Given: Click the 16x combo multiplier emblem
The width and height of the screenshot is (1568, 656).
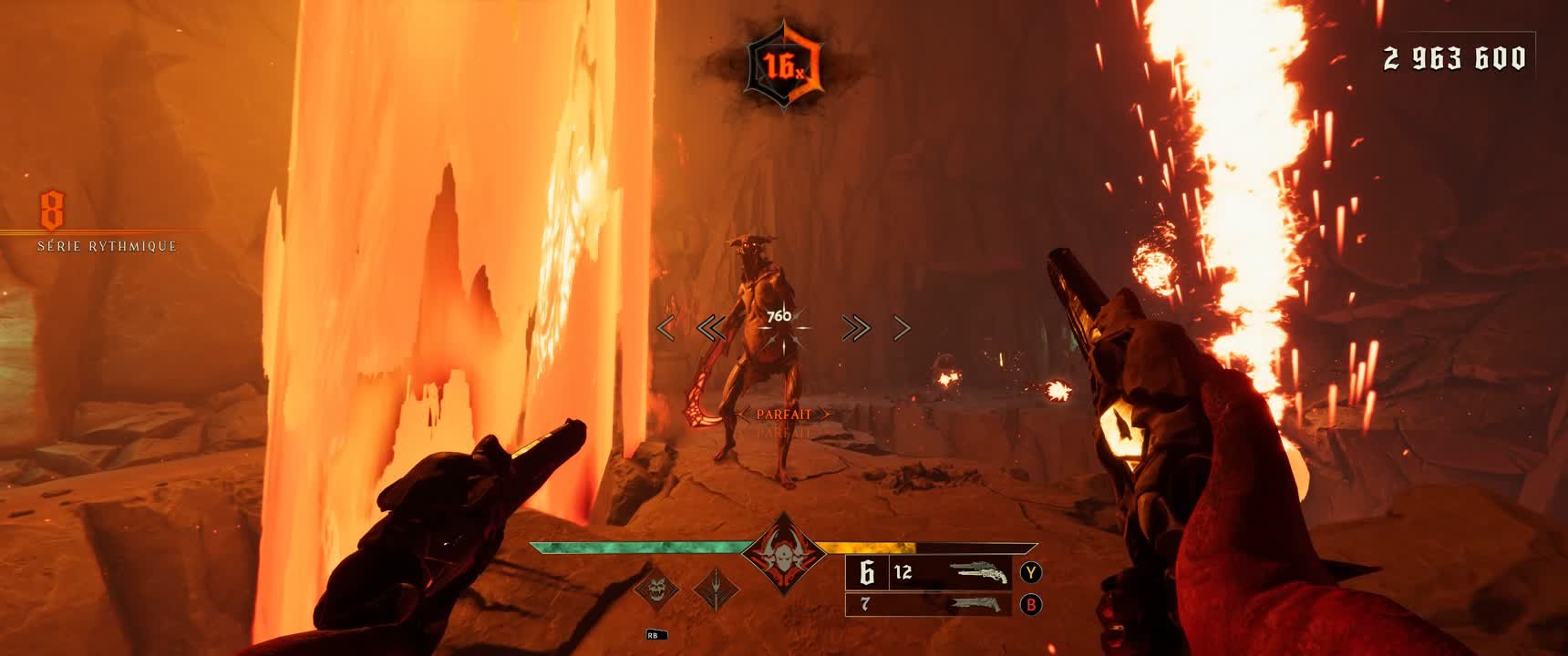Looking at the screenshot, I should [x=786, y=61].
